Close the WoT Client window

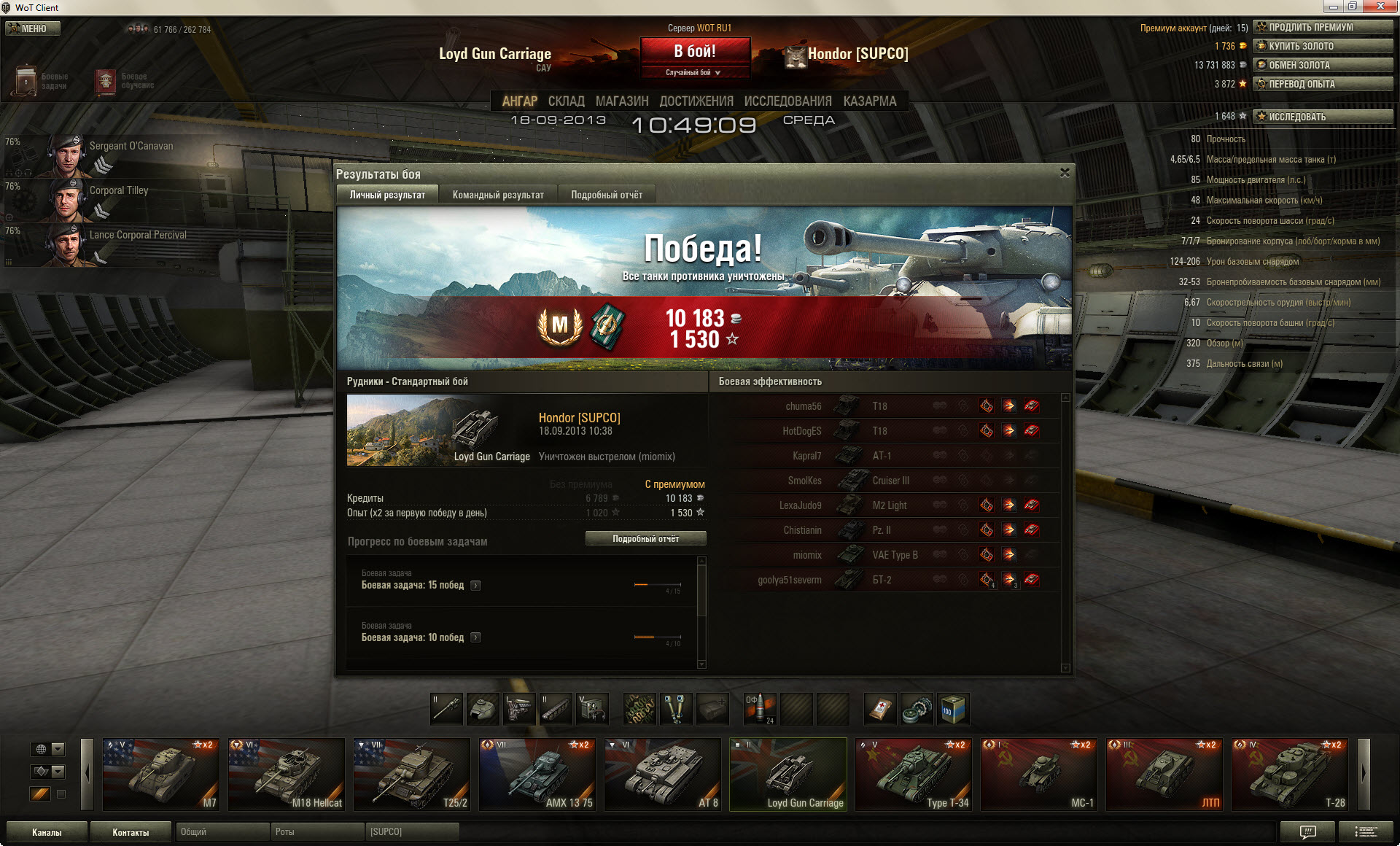tap(1380, 7)
